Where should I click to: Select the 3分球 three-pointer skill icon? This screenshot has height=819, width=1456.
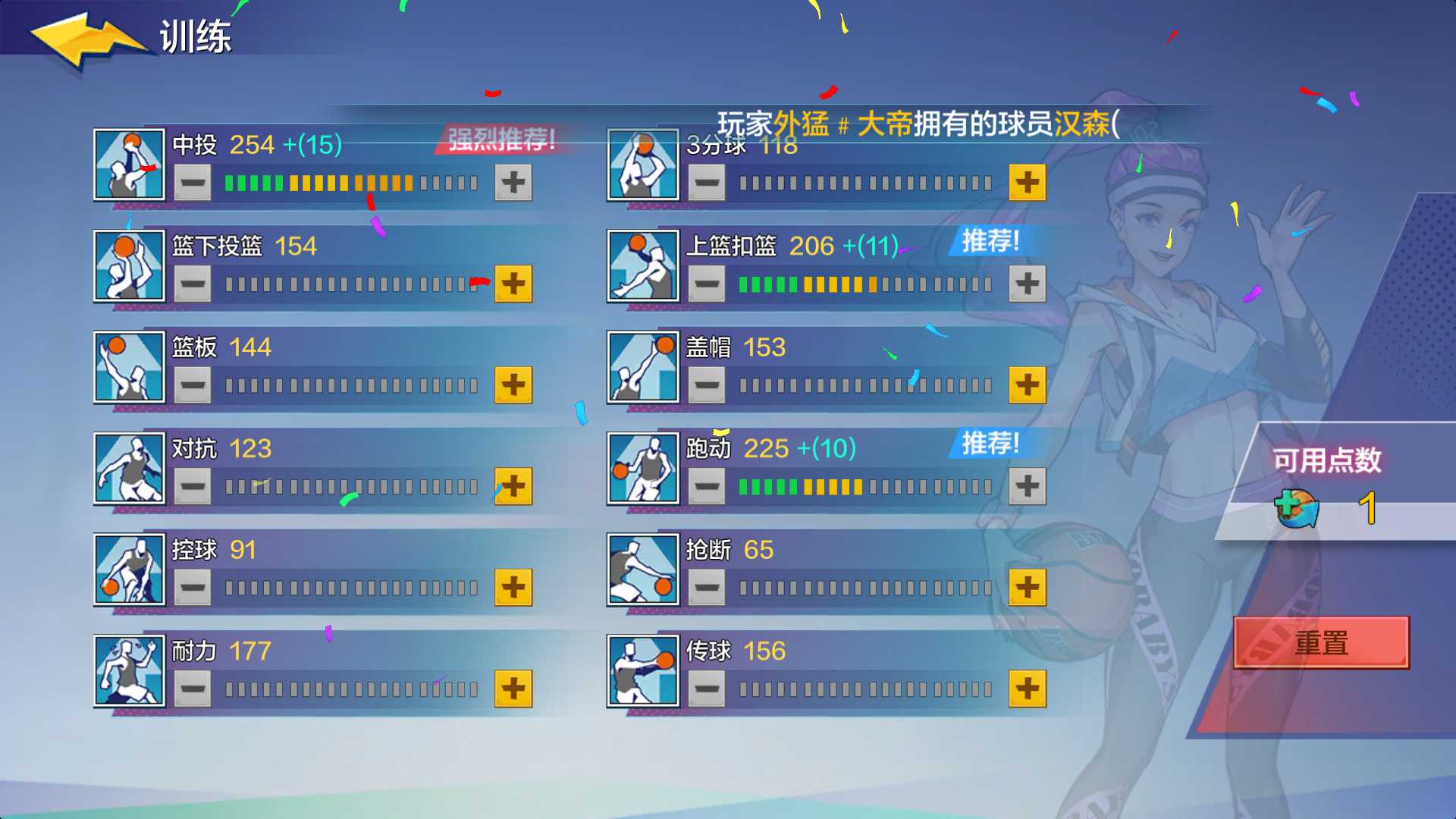click(642, 165)
